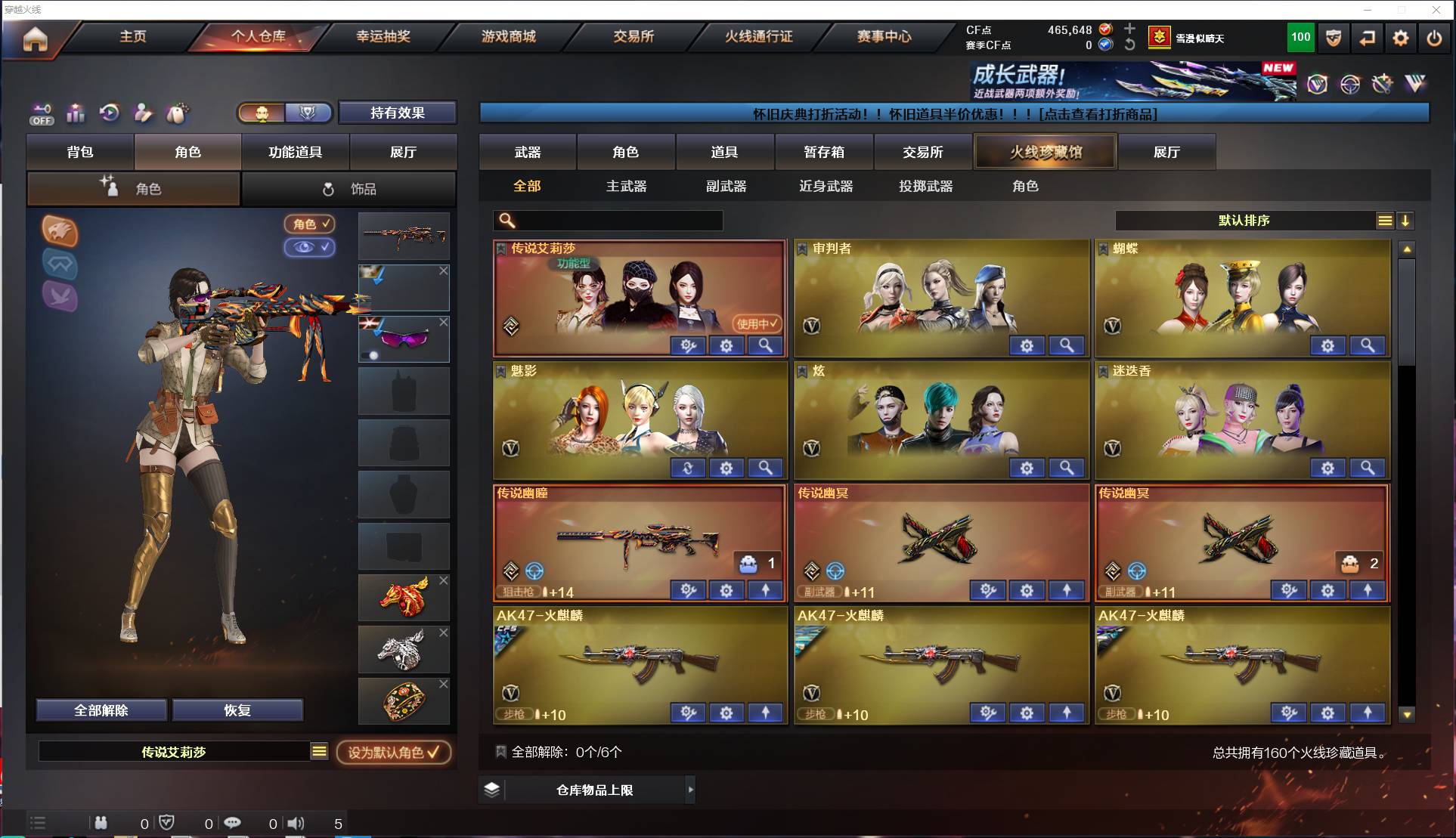Open the settings gear at top right

coord(1400,37)
